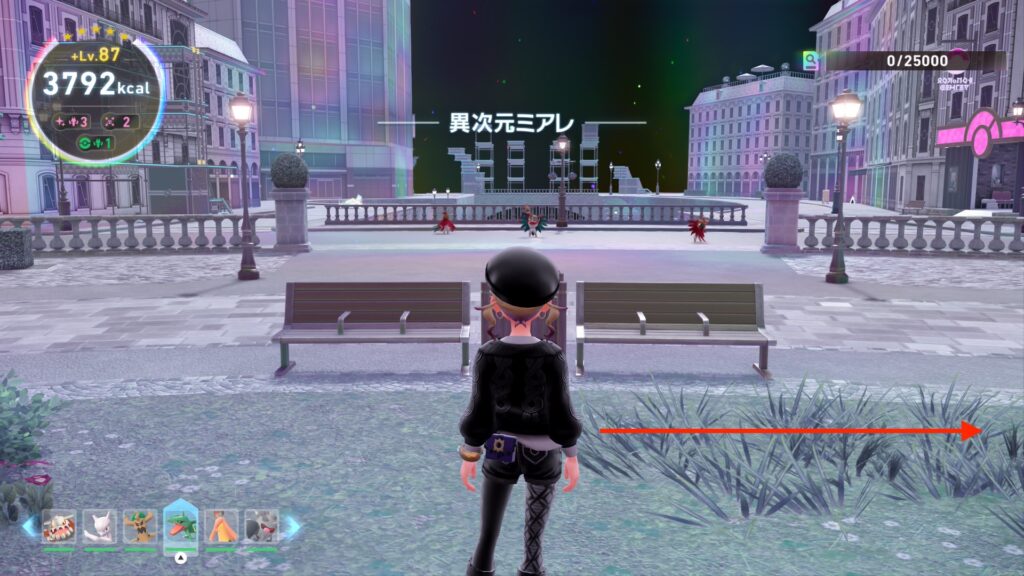Image resolution: width=1024 pixels, height=576 pixels.
Task: Click the pink sparkle +3 bonus icon
Action: coord(72,122)
